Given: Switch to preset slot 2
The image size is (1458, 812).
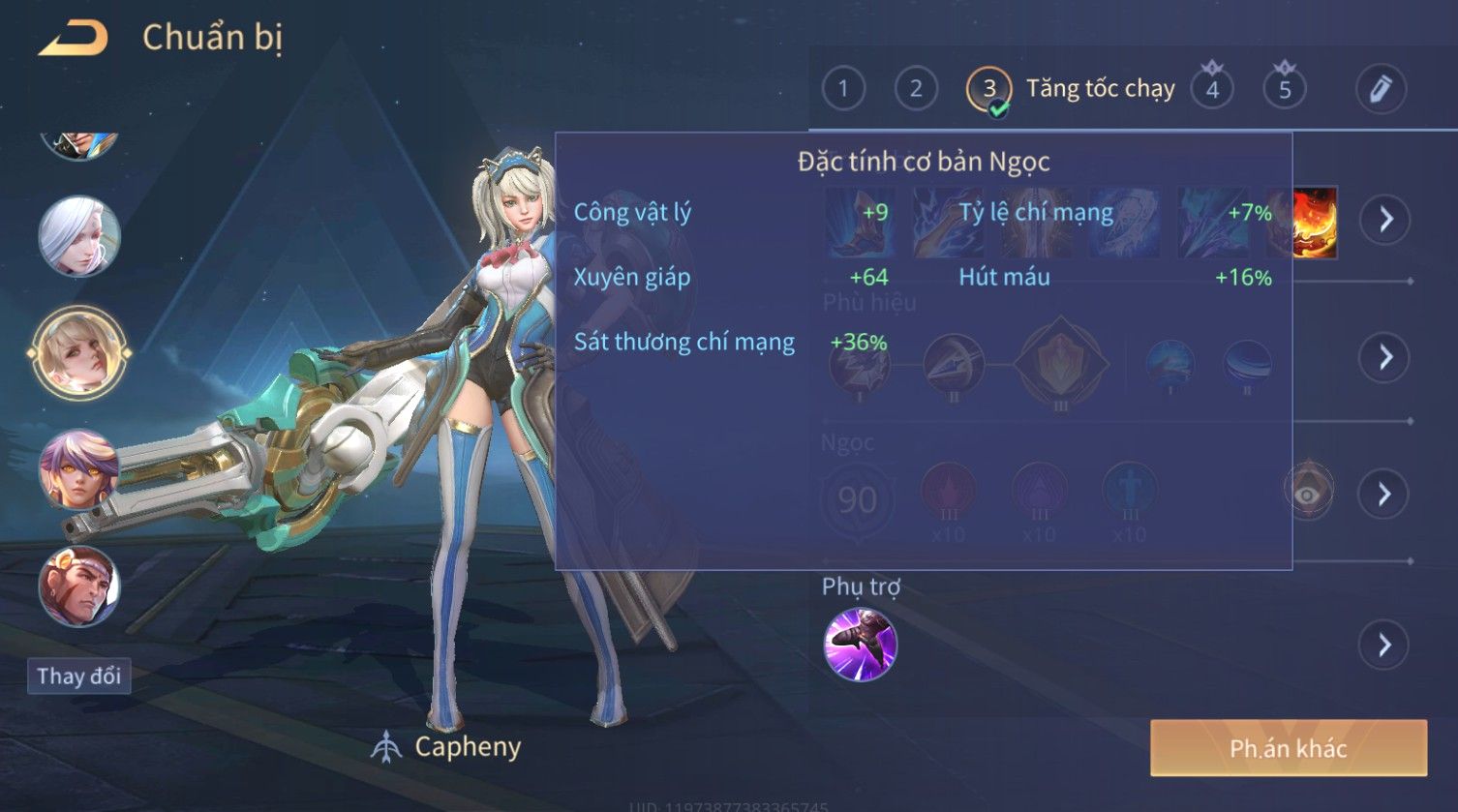Looking at the screenshot, I should click(x=916, y=89).
